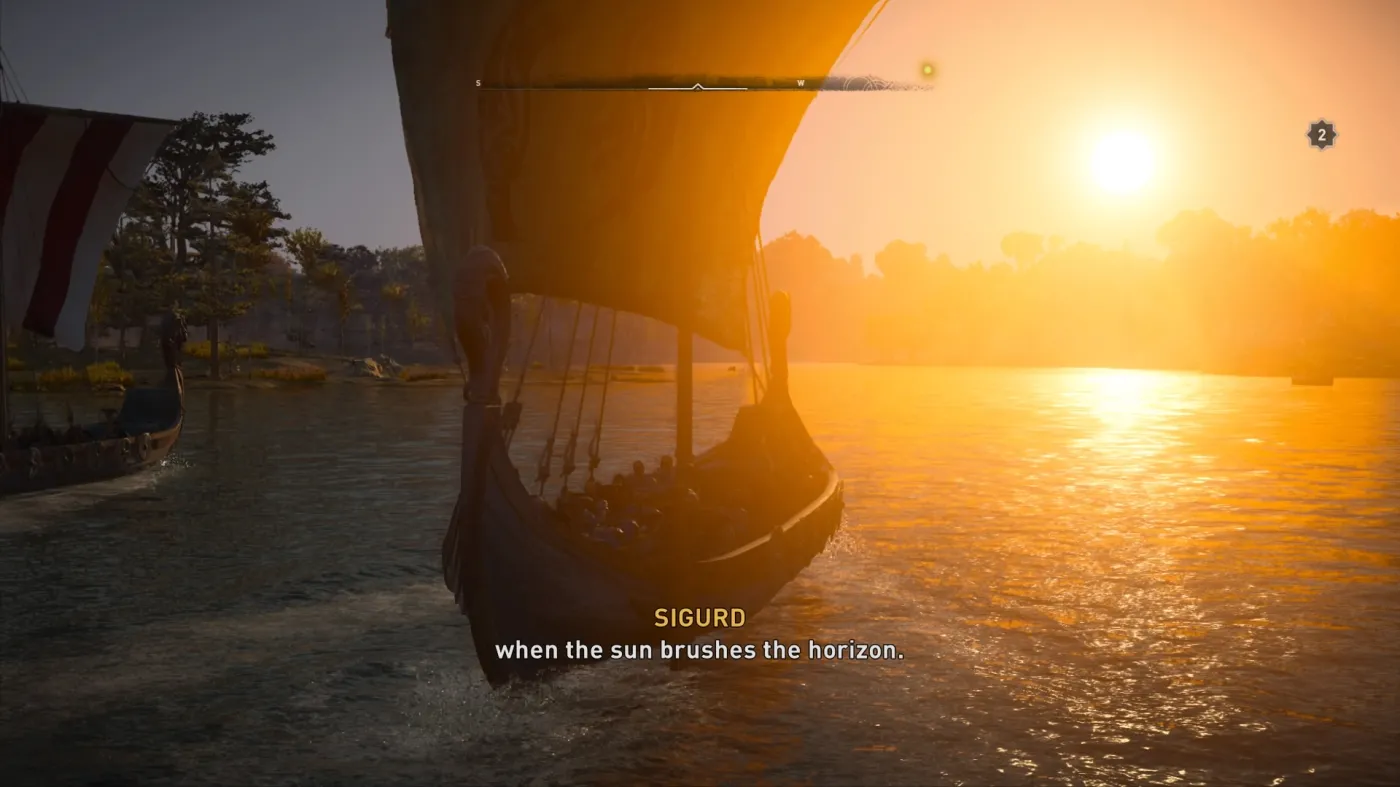This screenshot has height=787, width=1400.
Task: Toggle the subtitle speaker name SIGURD
Action: (x=700, y=618)
